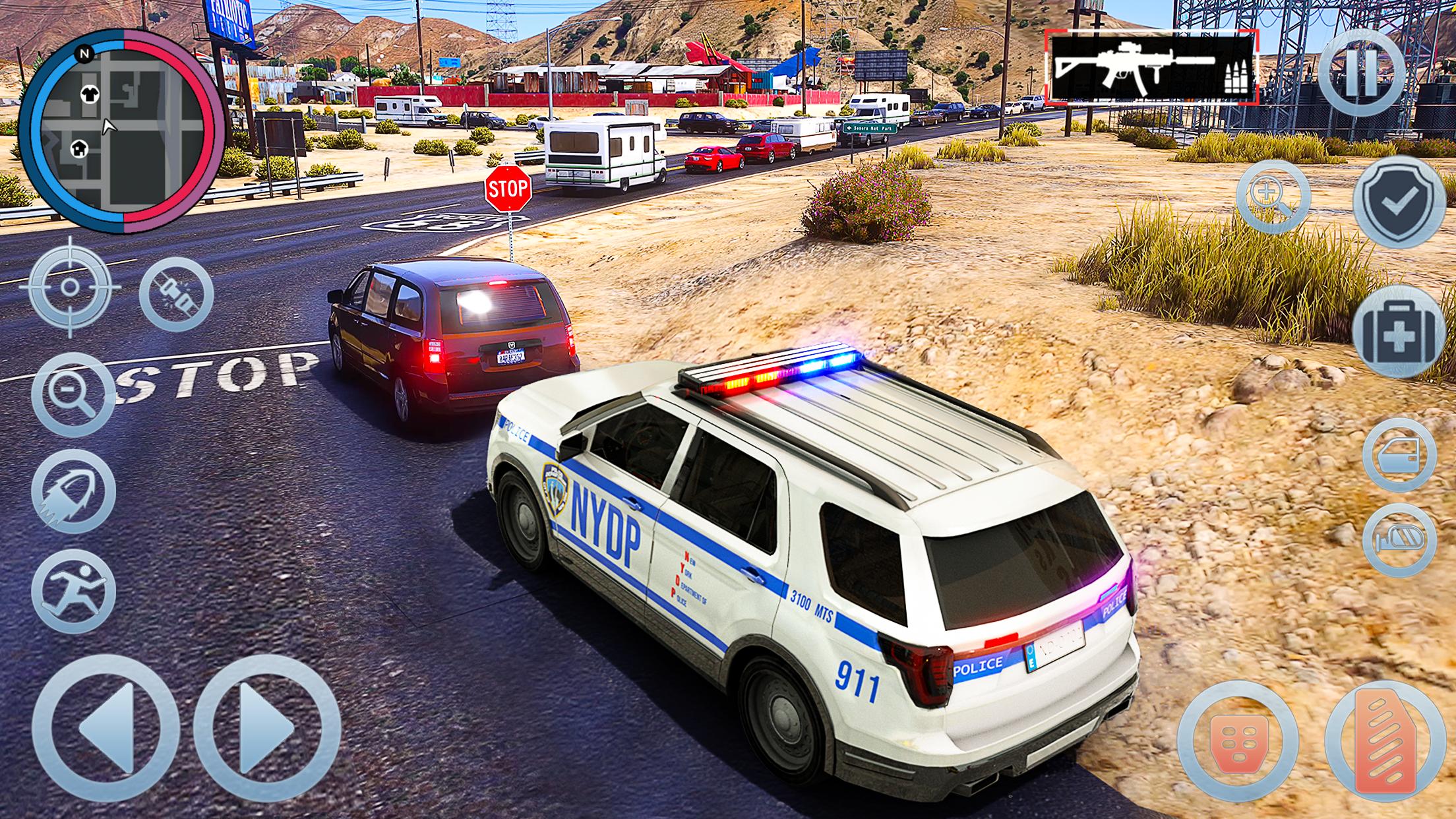This screenshot has height=819, width=1456.
Task: Tap the crosshair aim button
Action: pyautogui.click(x=70, y=288)
